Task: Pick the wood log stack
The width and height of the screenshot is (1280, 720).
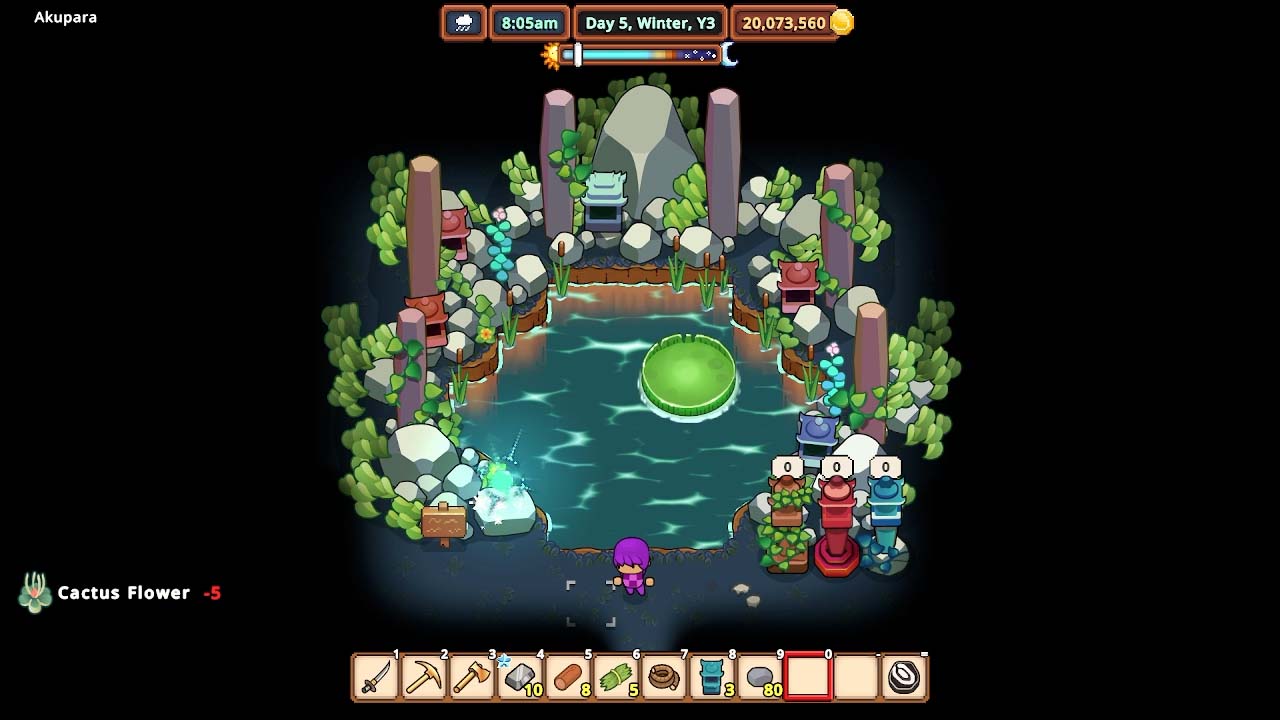Action: [568, 677]
